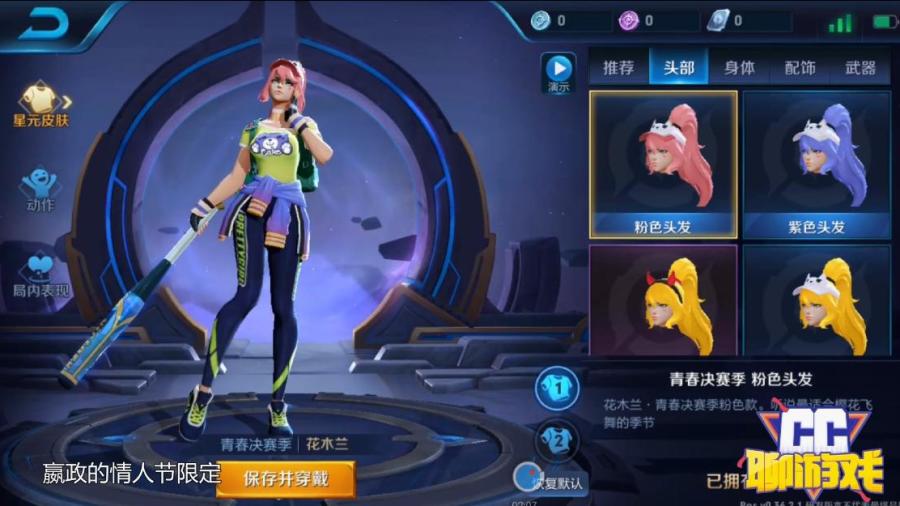Switch to the 头部 tab

click(678, 68)
